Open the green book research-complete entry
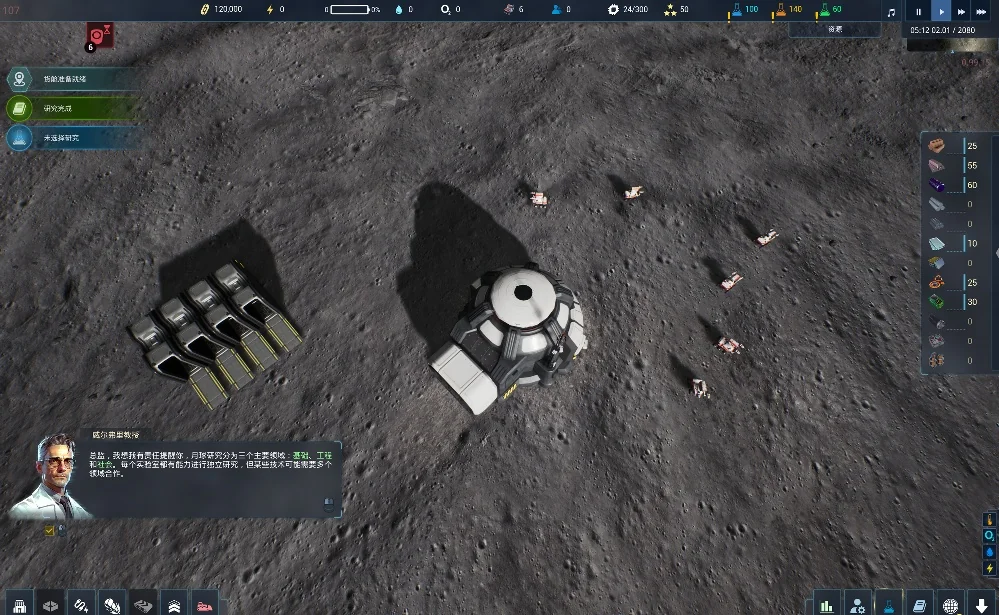Screen dimensions: 999x615 click(19, 108)
